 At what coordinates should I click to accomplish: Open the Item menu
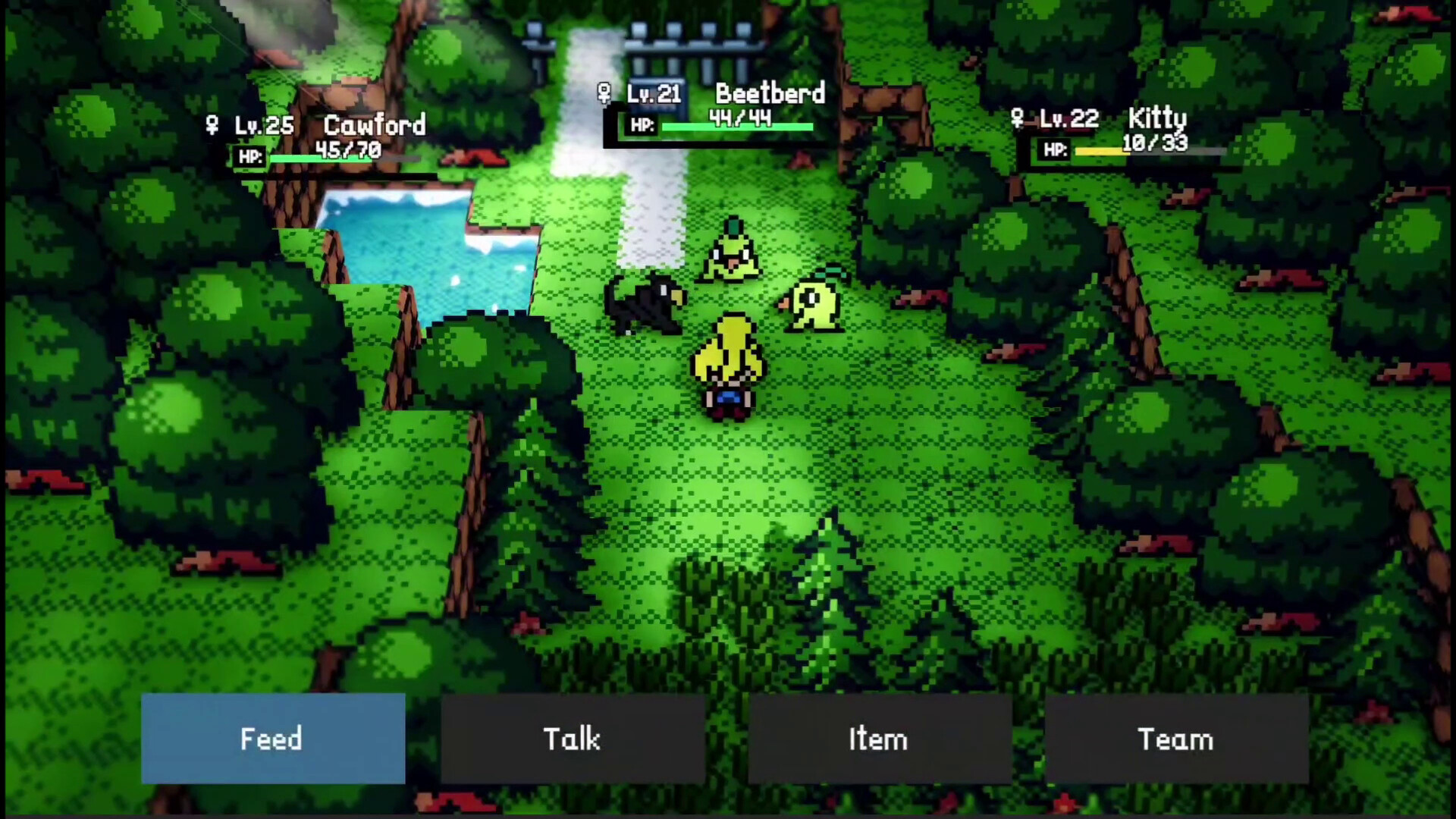click(877, 739)
